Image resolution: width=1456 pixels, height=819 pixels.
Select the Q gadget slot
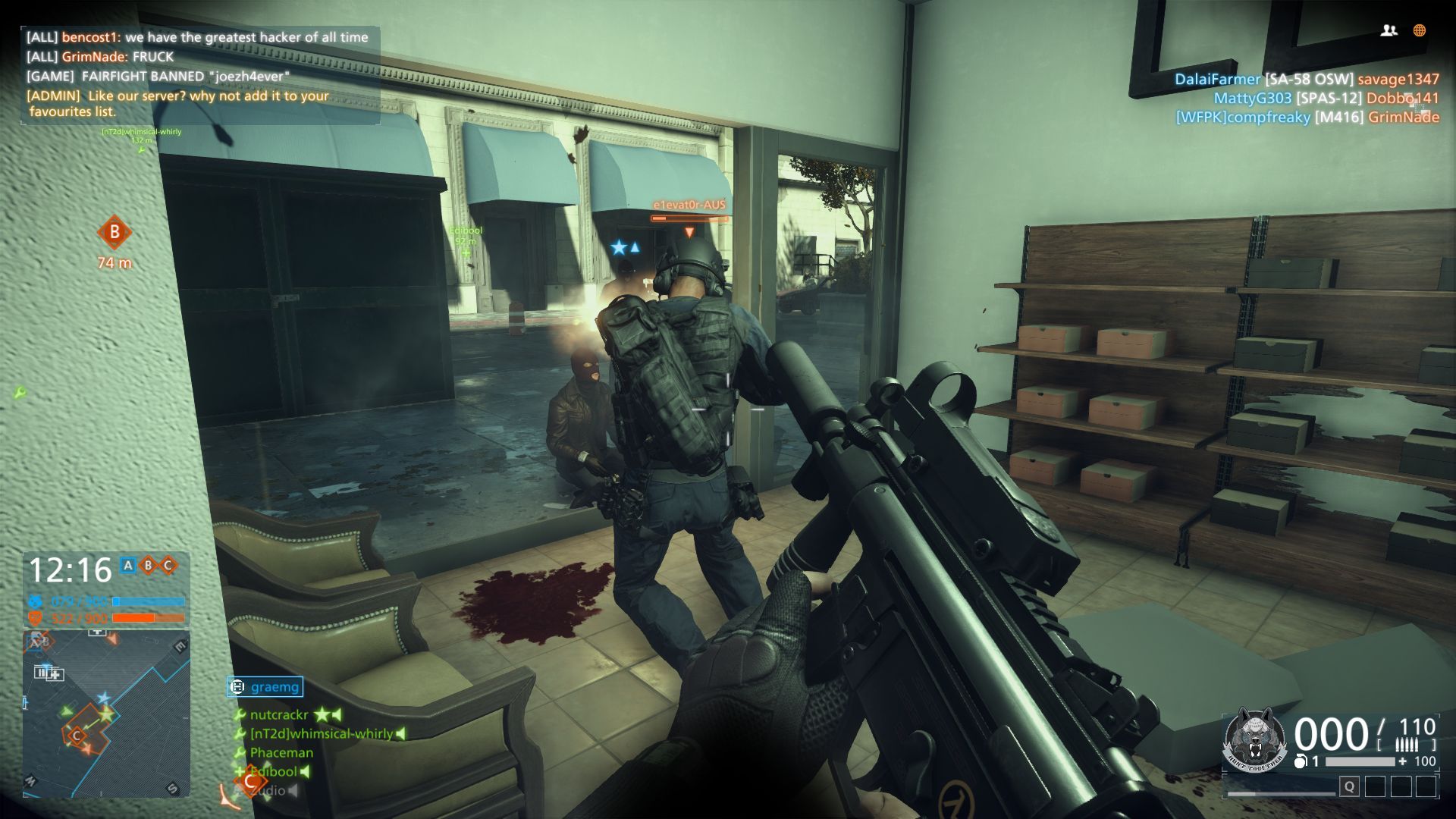coord(1349,786)
